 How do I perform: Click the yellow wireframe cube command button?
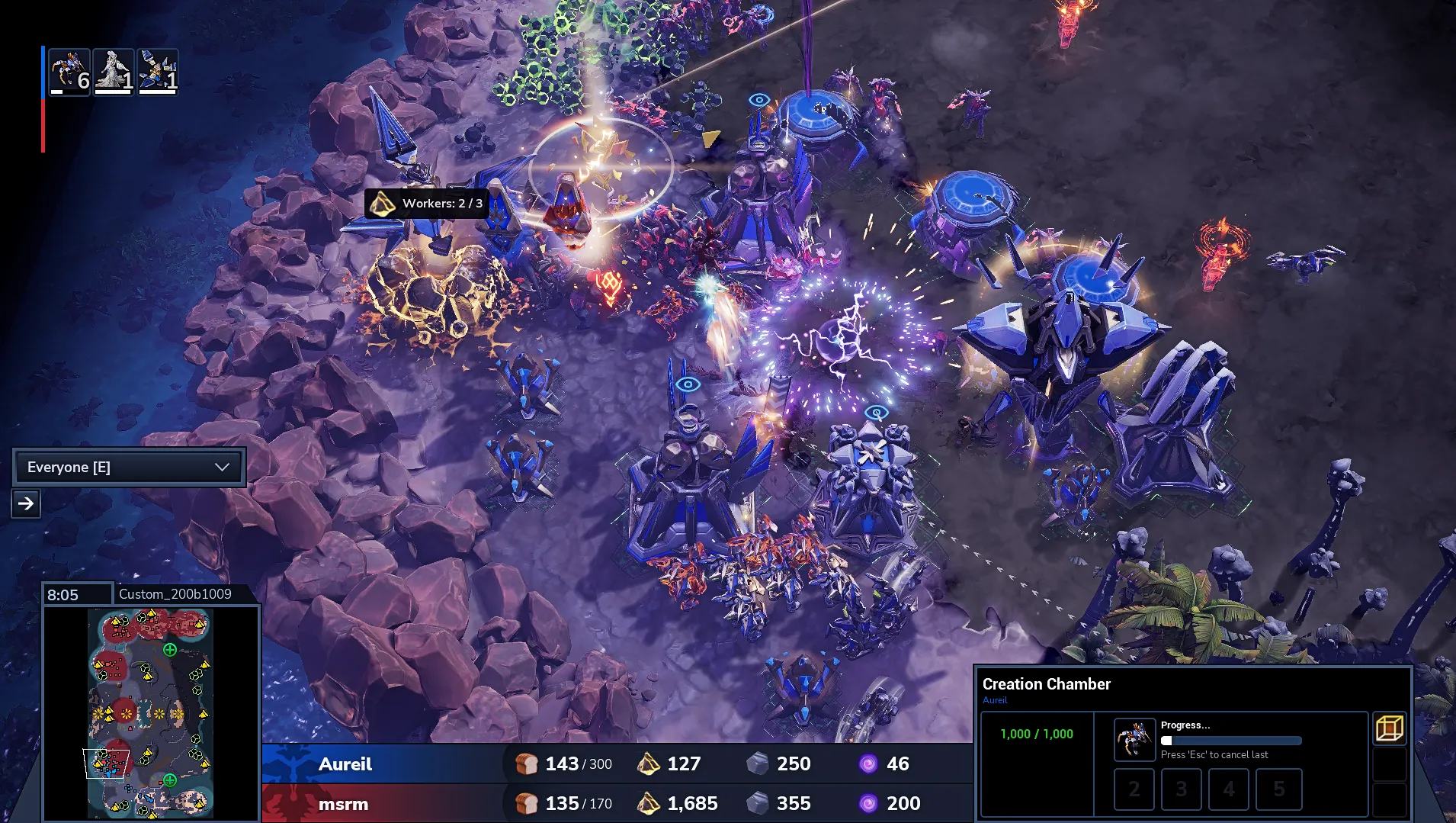[x=1389, y=728]
